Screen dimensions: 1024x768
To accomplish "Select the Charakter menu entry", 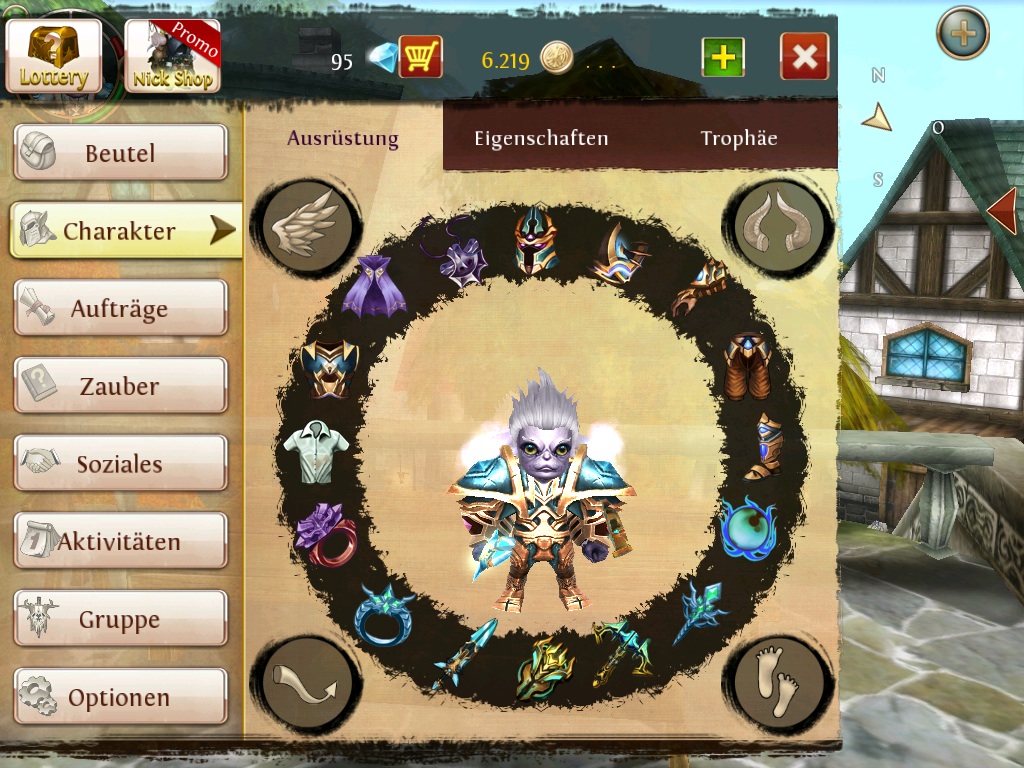I will pyautogui.click(x=120, y=231).
